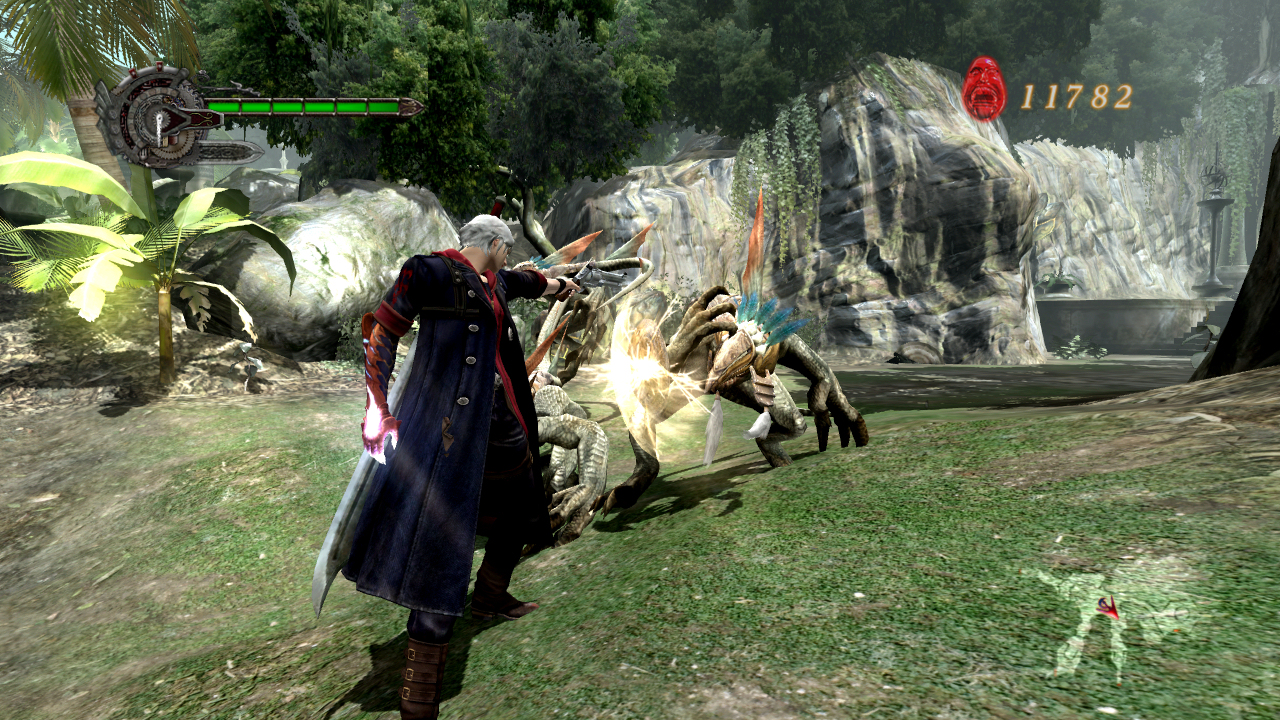Click the red orb face icon
The width and height of the screenshot is (1280, 720).
(984, 89)
